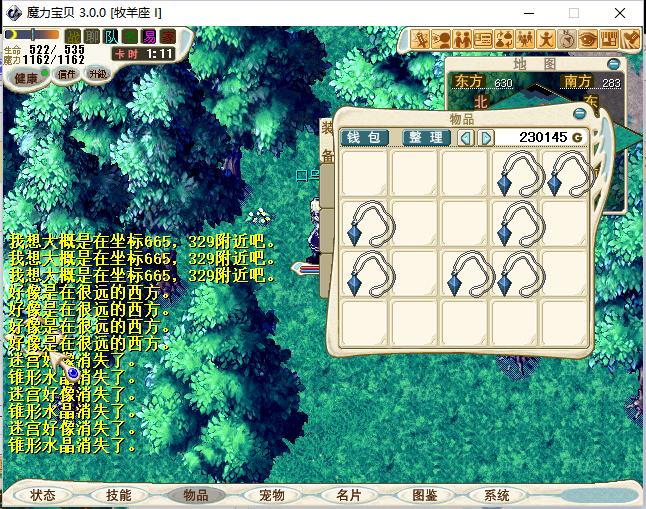The width and height of the screenshot is (646, 509).
Task: Open the 系统 system menu
Action: [497, 495]
